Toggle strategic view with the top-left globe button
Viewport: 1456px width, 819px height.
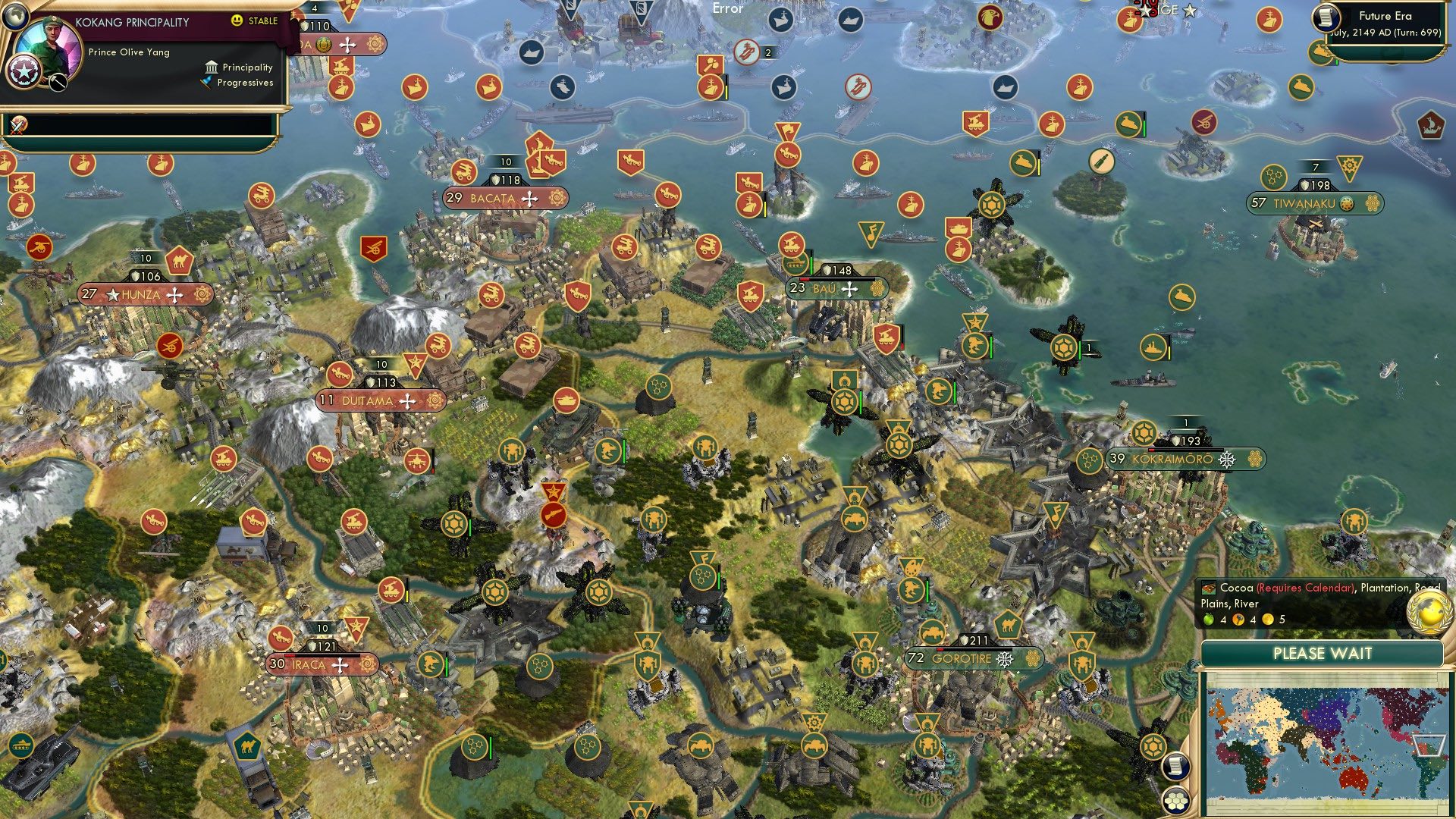pos(15,15)
